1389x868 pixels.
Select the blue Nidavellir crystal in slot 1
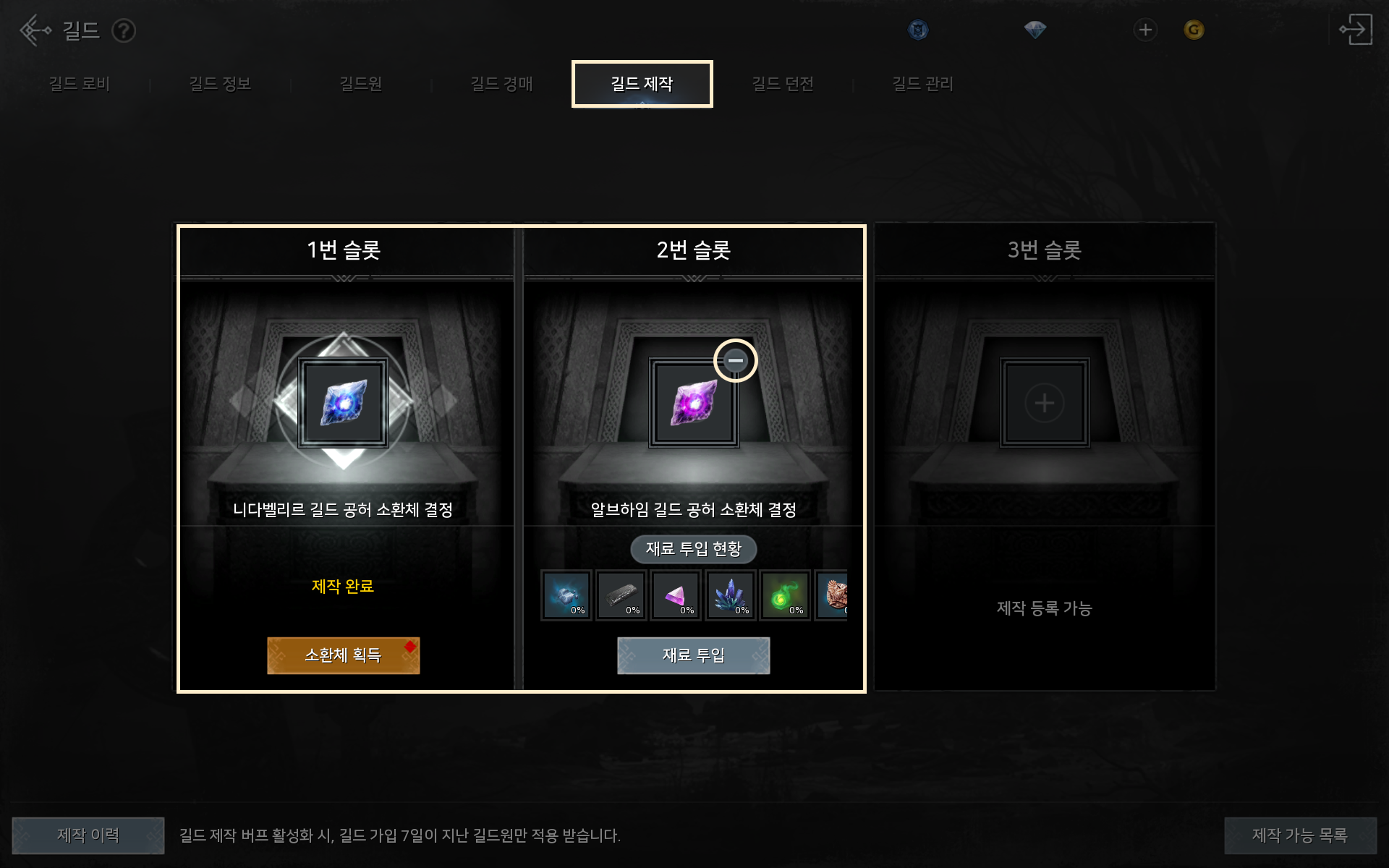tap(343, 403)
